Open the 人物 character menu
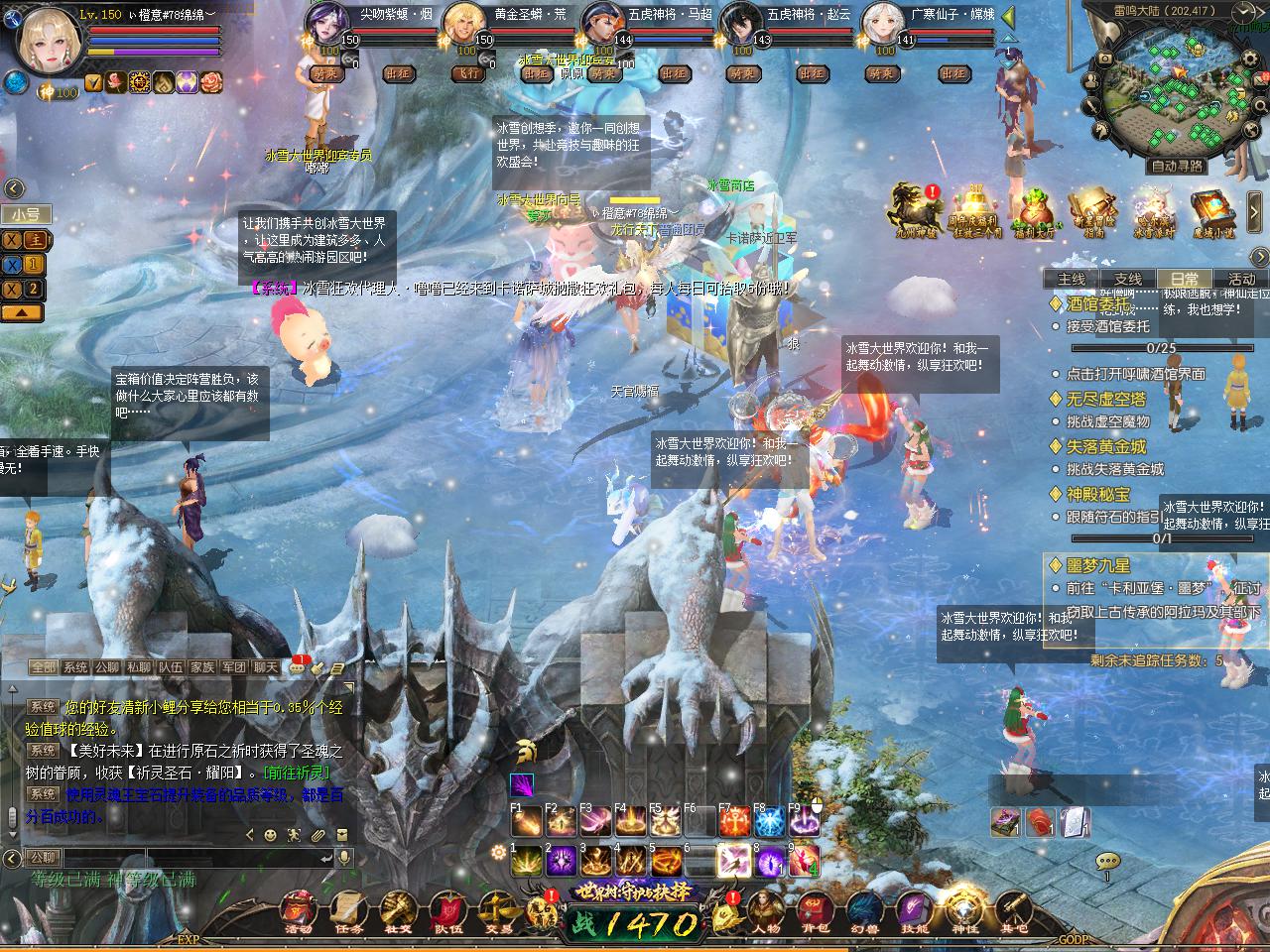The image size is (1270, 952). tap(764, 911)
